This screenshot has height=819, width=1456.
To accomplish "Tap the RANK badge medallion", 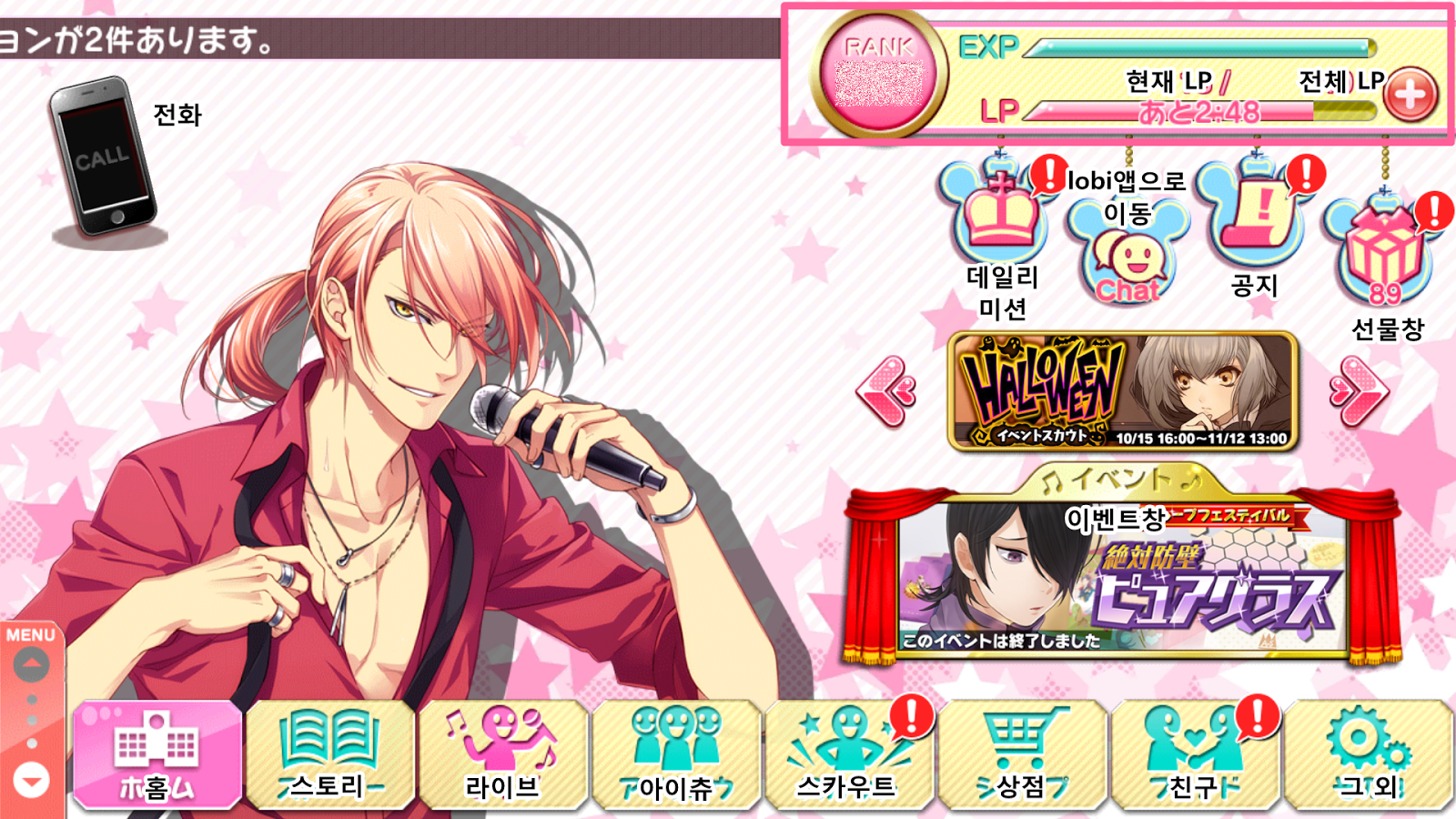I will coord(878,73).
